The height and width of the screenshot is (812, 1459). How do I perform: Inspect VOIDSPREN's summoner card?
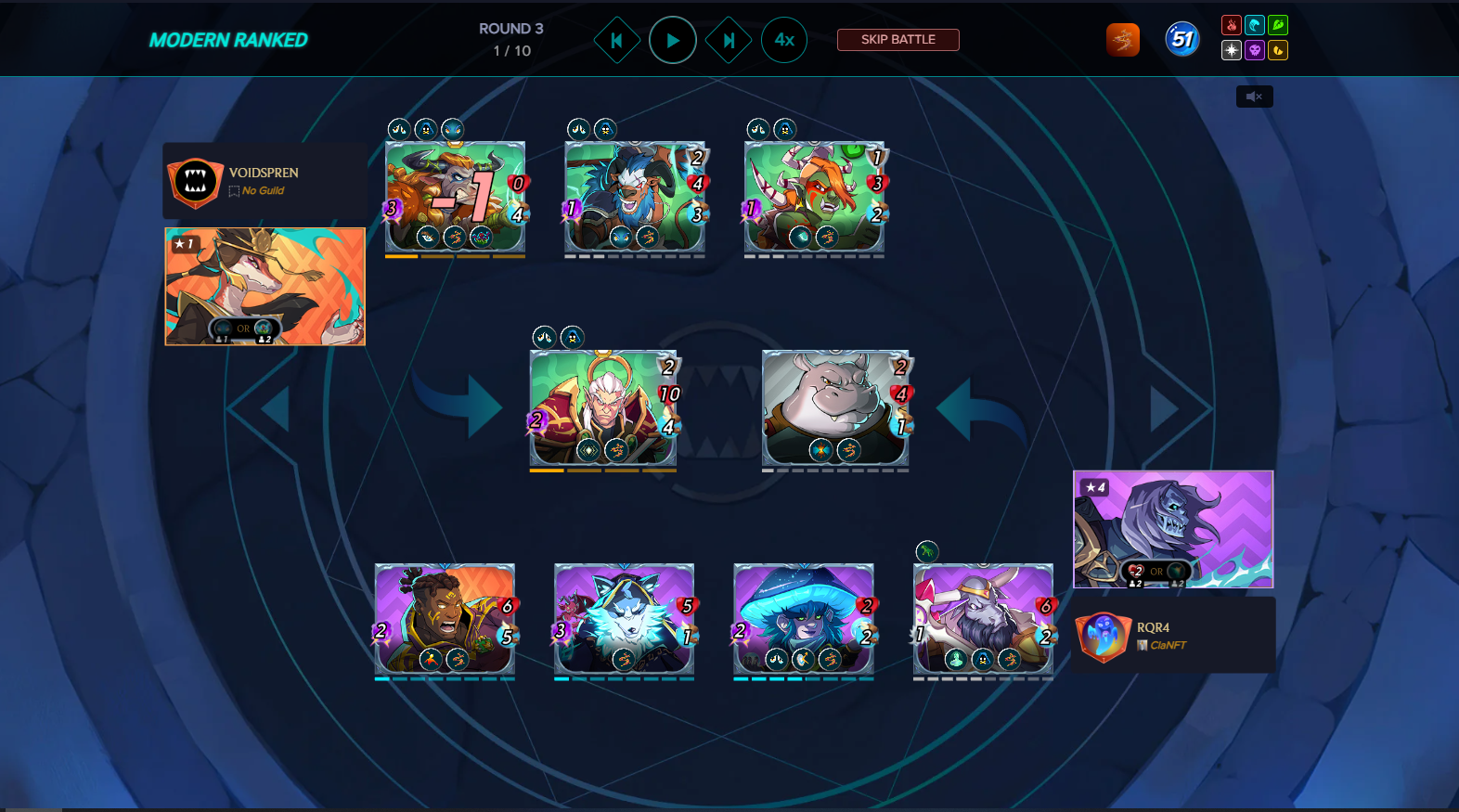[265, 286]
